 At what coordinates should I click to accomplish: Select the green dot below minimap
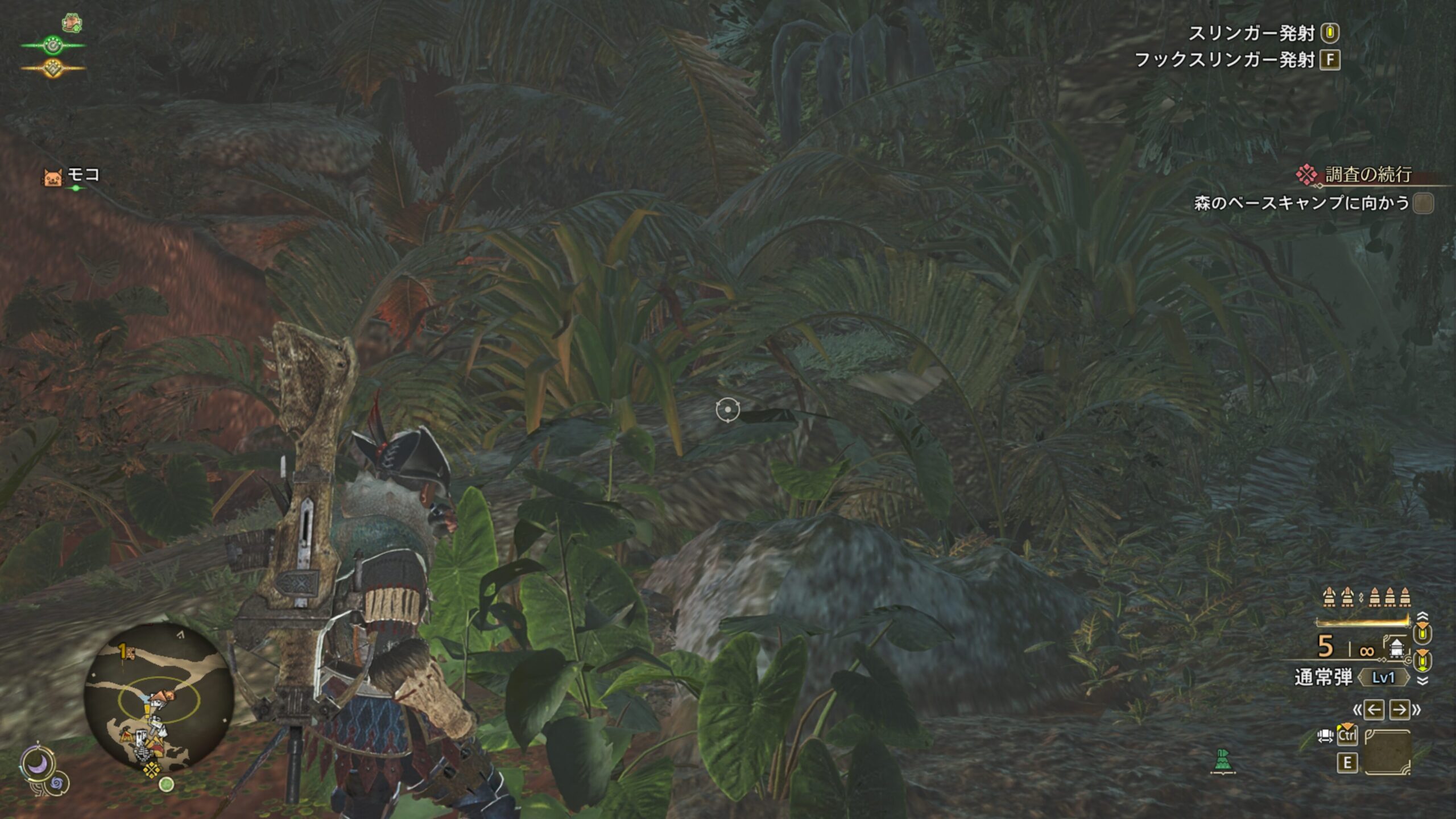point(166,785)
